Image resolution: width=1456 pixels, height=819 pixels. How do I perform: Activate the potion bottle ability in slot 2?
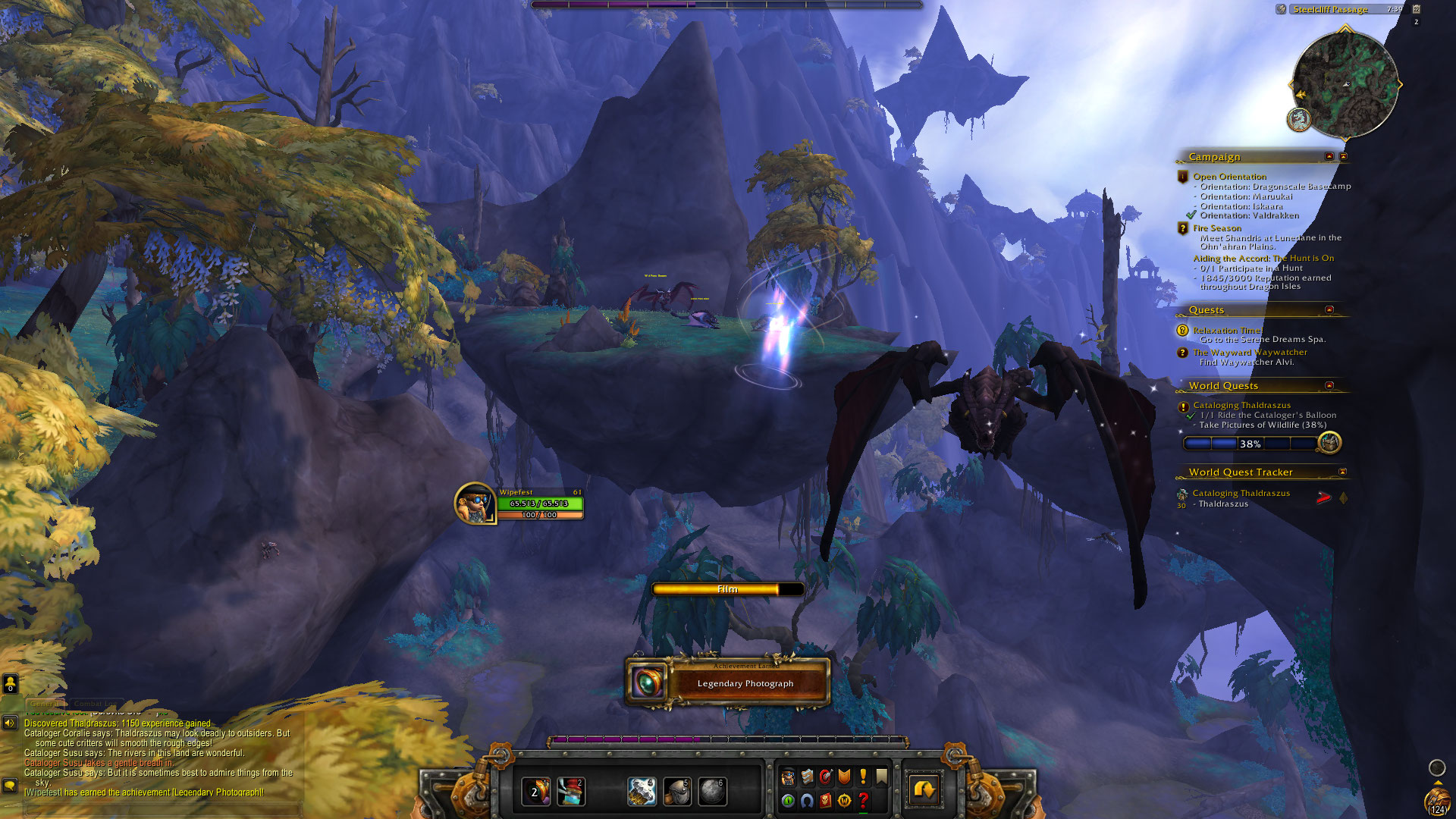[x=571, y=792]
